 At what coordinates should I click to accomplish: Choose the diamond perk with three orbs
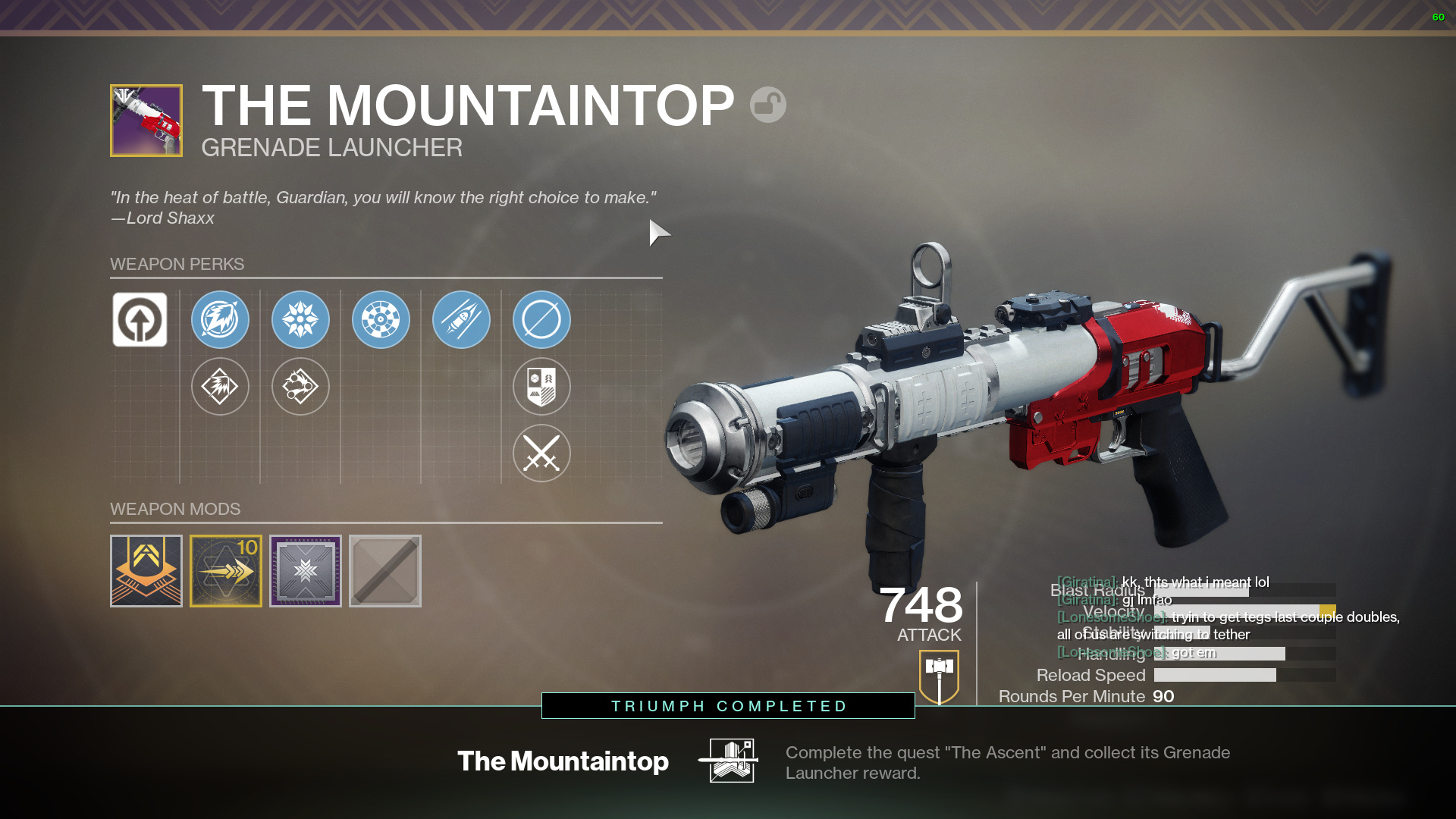tap(300, 387)
